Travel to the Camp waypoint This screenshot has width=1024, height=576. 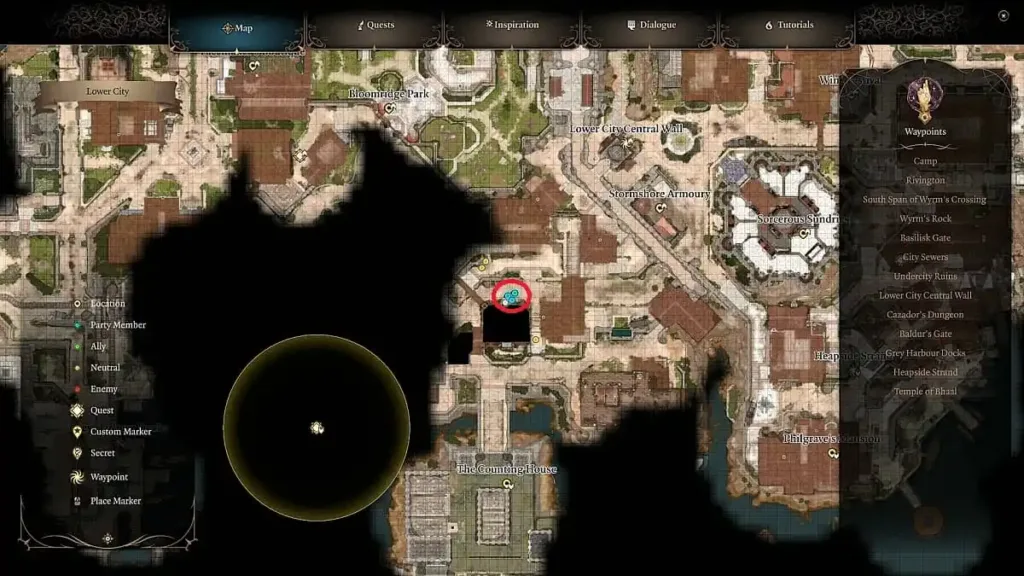tap(925, 161)
